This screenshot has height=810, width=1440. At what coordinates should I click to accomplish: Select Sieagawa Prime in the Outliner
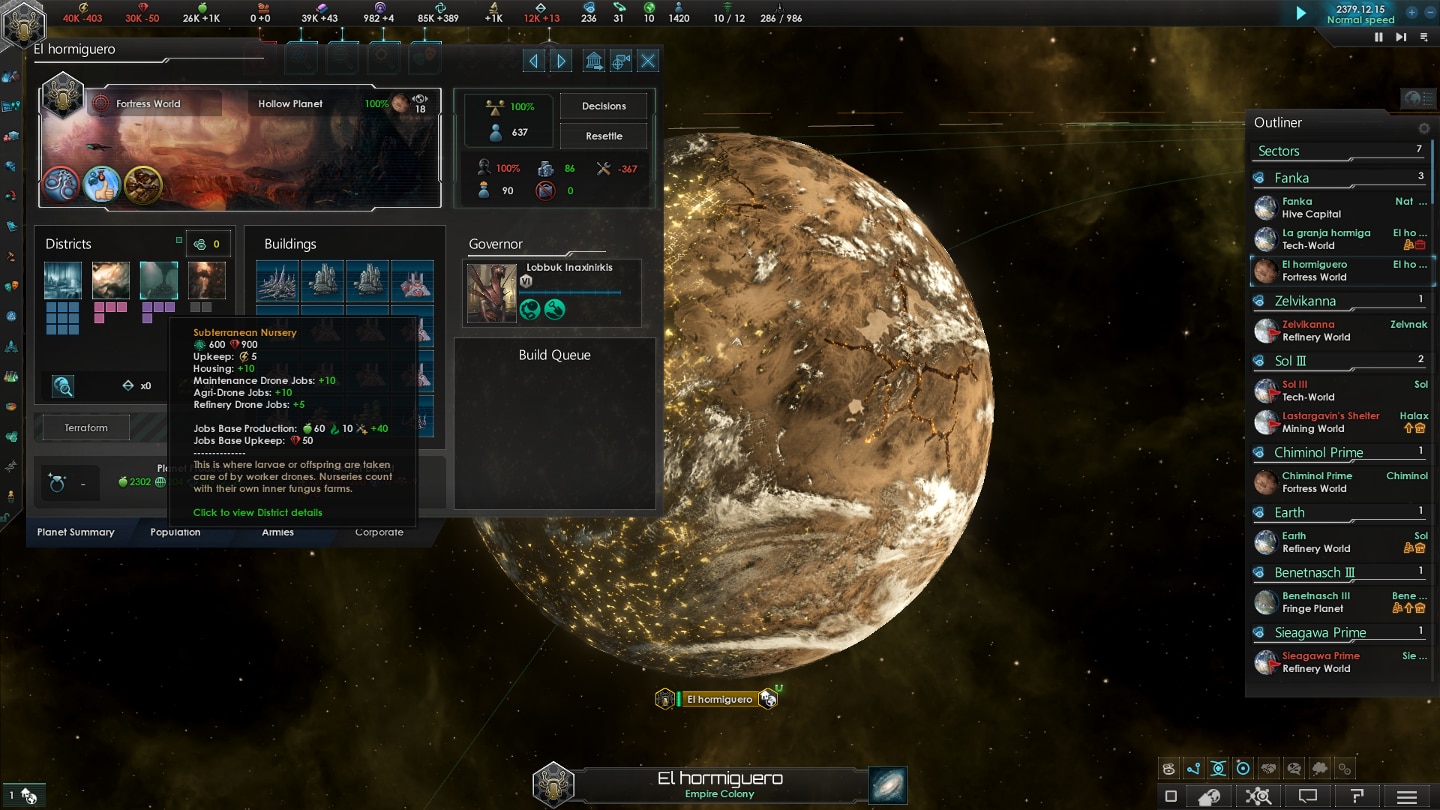coord(1320,662)
